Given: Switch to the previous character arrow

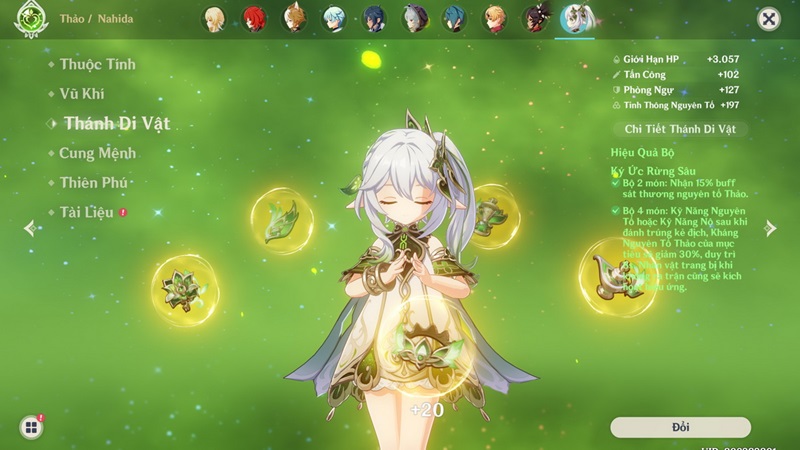Looking at the screenshot, I should tap(30, 228).
